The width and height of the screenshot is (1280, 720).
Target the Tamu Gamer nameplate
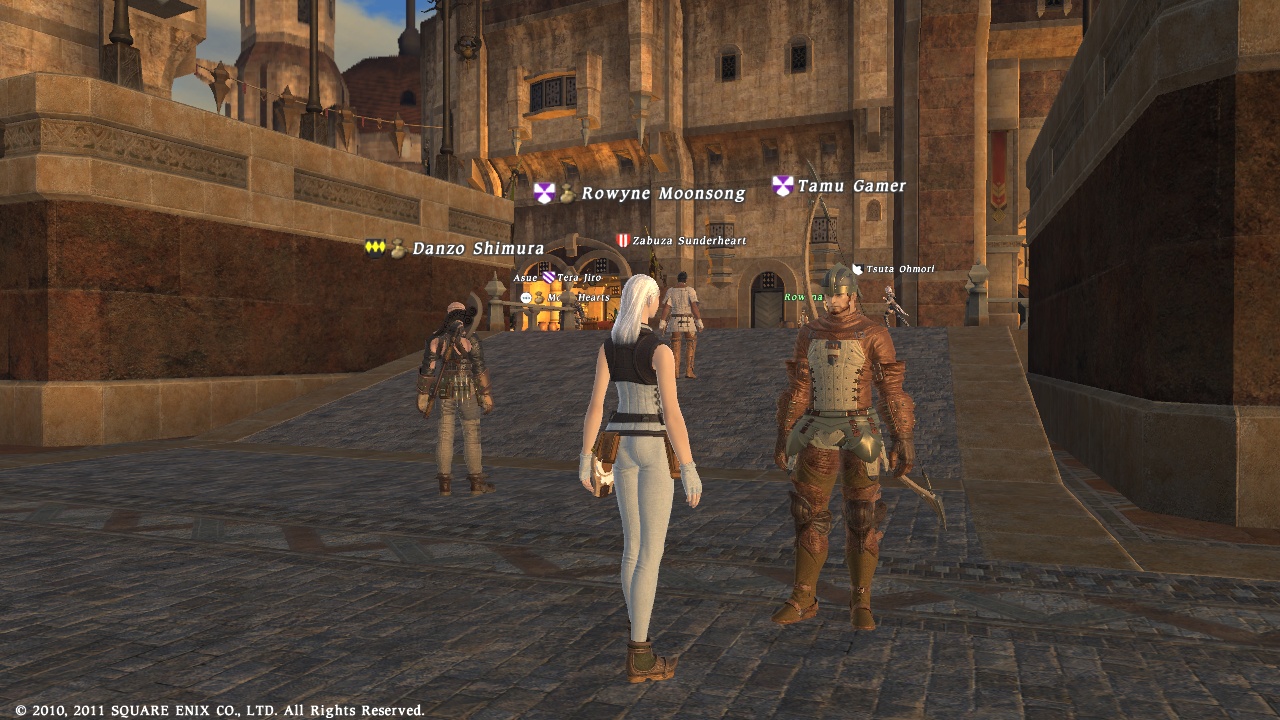click(x=851, y=186)
